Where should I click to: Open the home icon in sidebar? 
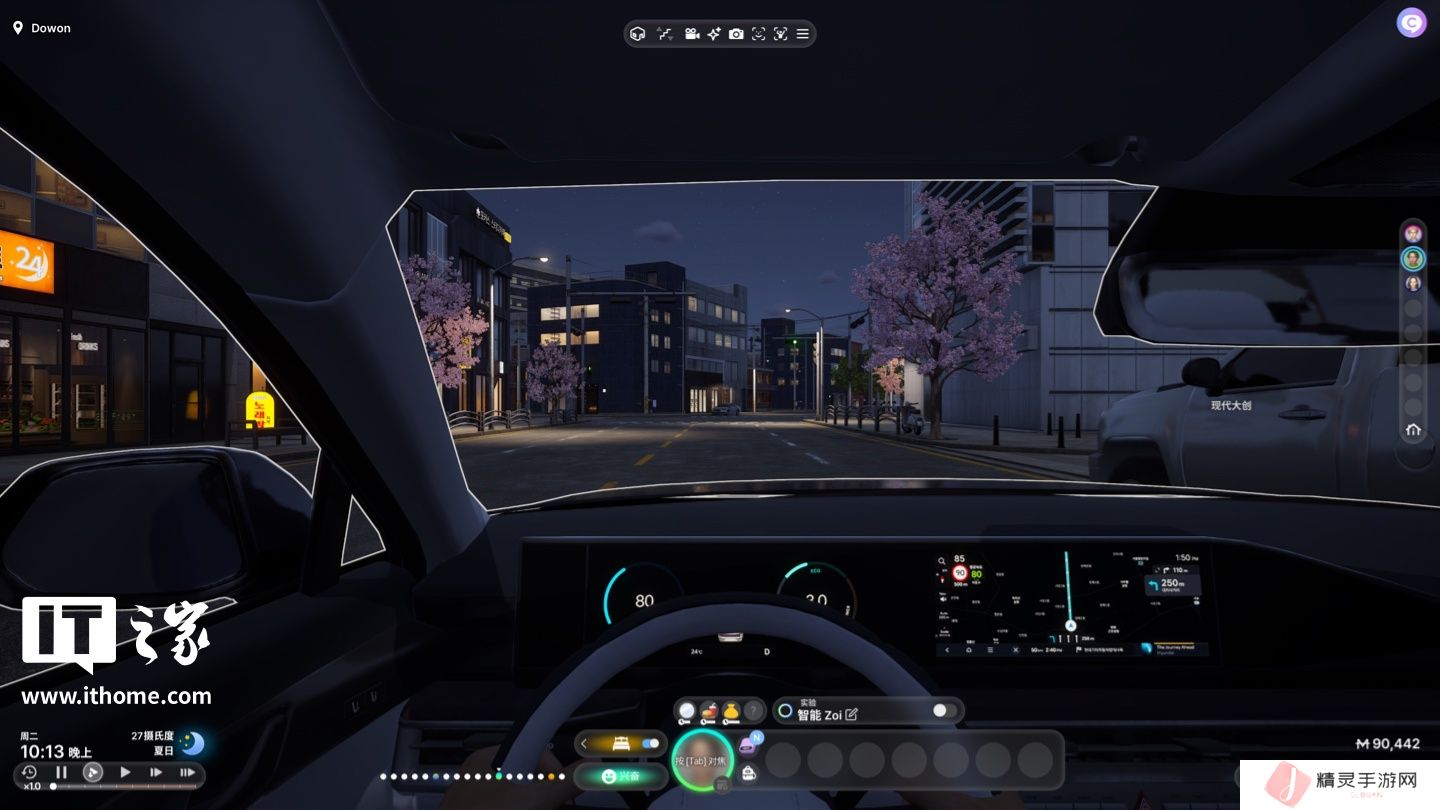pos(1413,430)
